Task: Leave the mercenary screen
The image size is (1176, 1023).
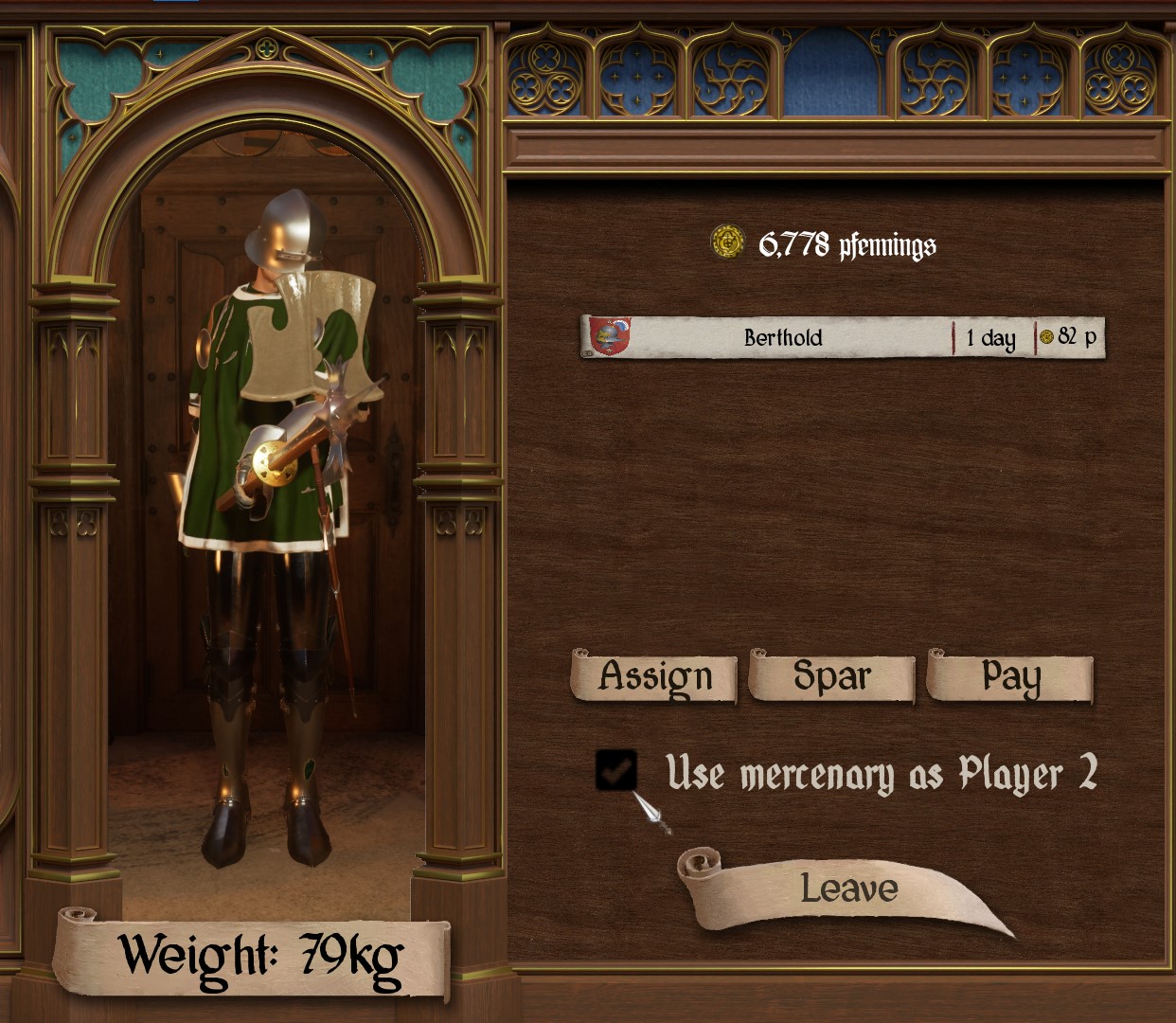Action: tap(847, 888)
